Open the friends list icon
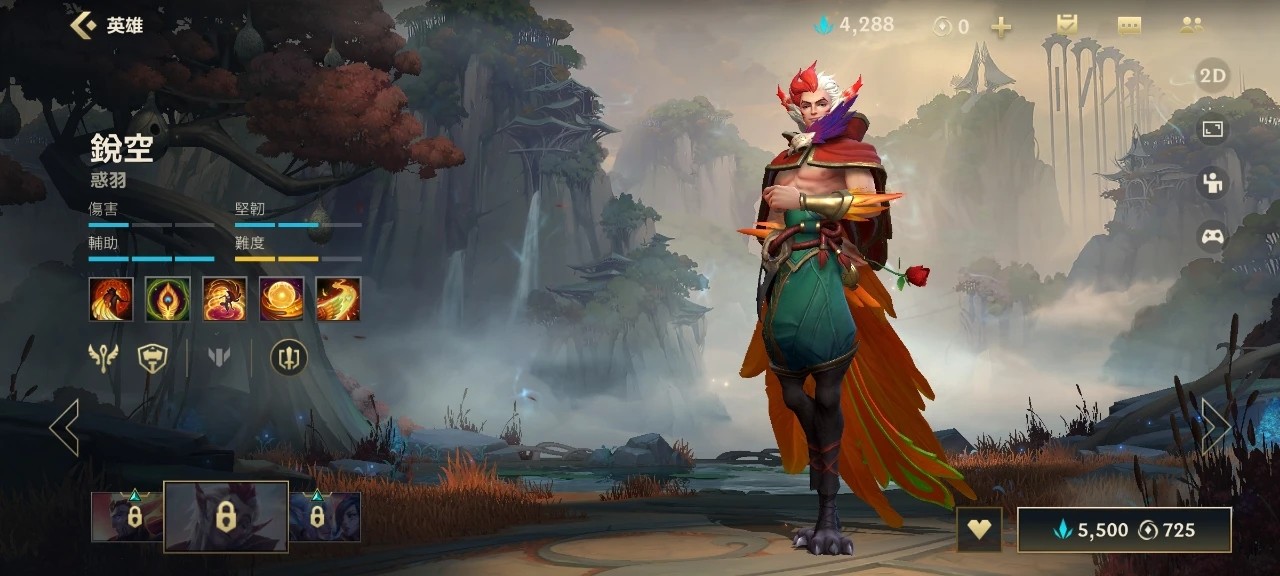The width and height of the screenshot is (1280, 576). tap(1191, 26)
